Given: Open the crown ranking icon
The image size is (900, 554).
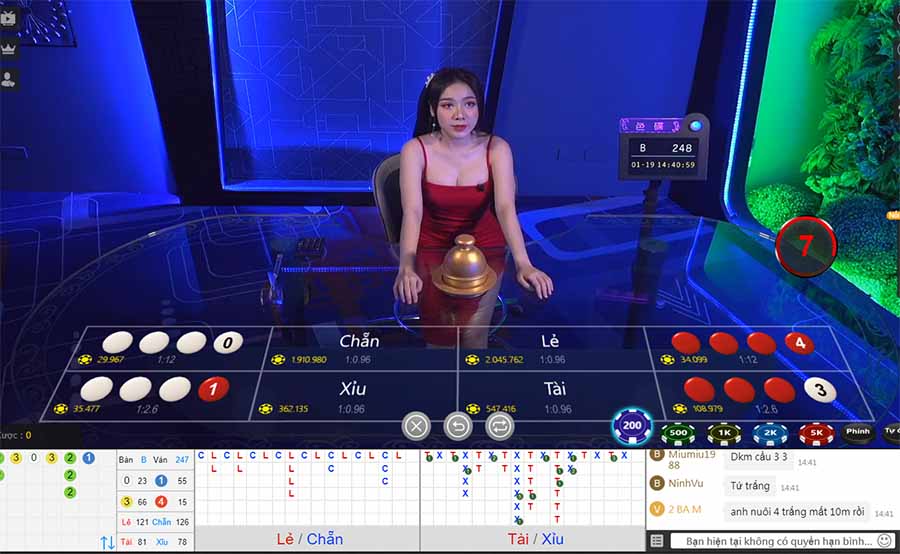Looking at the screenshot, I should [x=9, y=48].
